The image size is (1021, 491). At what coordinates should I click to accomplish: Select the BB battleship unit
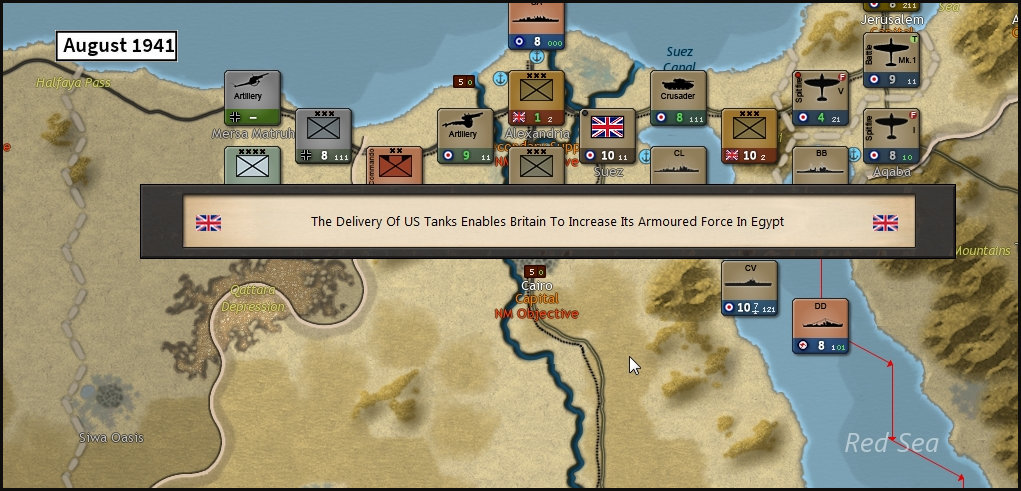coord(820,165)
